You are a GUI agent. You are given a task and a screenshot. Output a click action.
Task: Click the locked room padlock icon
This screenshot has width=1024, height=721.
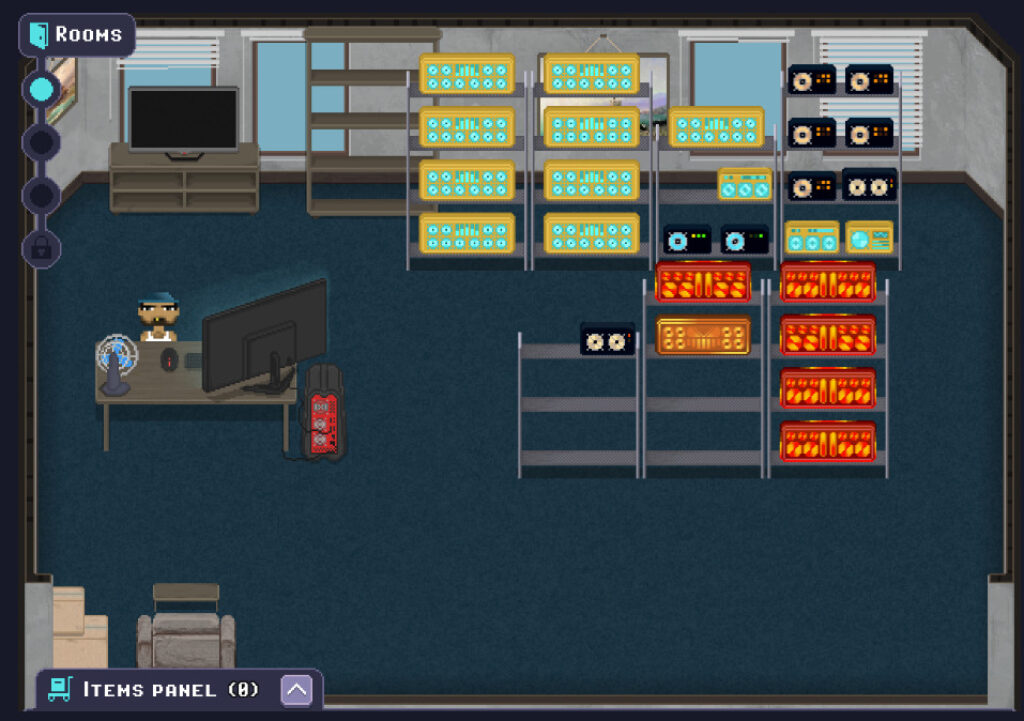(41, 248)
